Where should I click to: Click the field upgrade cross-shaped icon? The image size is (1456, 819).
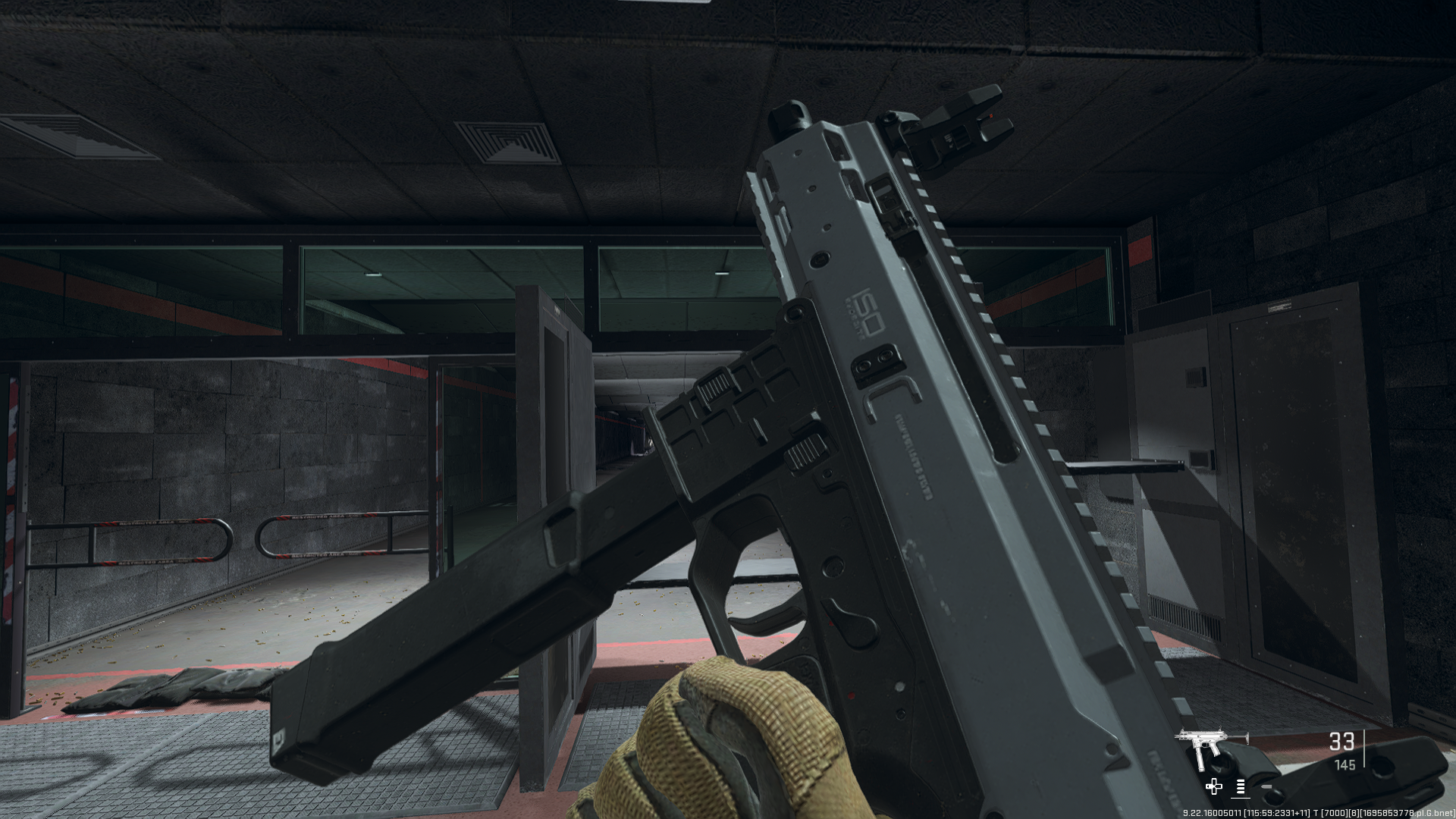(1214, 788)
